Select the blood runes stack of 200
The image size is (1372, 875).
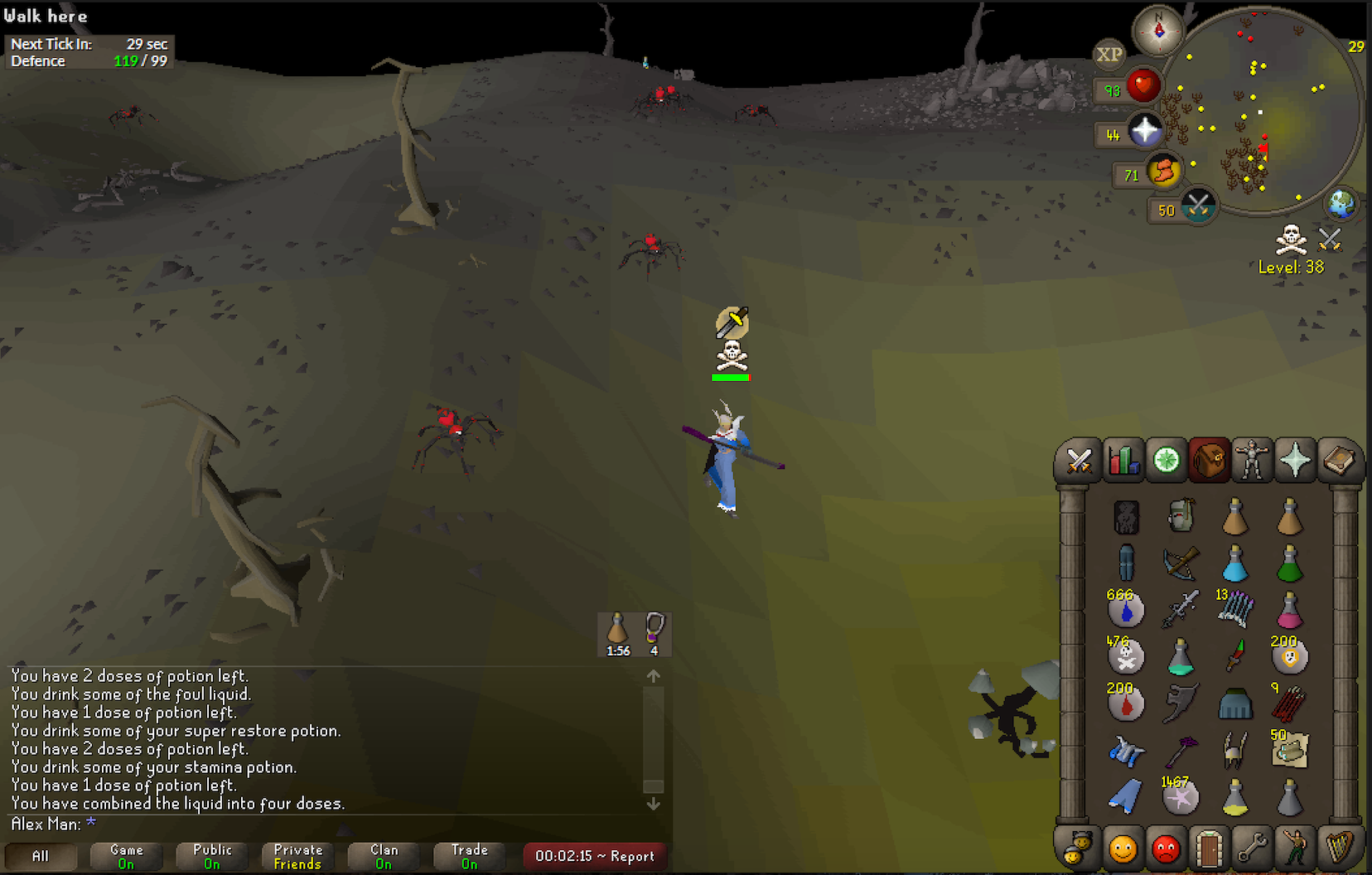(1125, 703)
